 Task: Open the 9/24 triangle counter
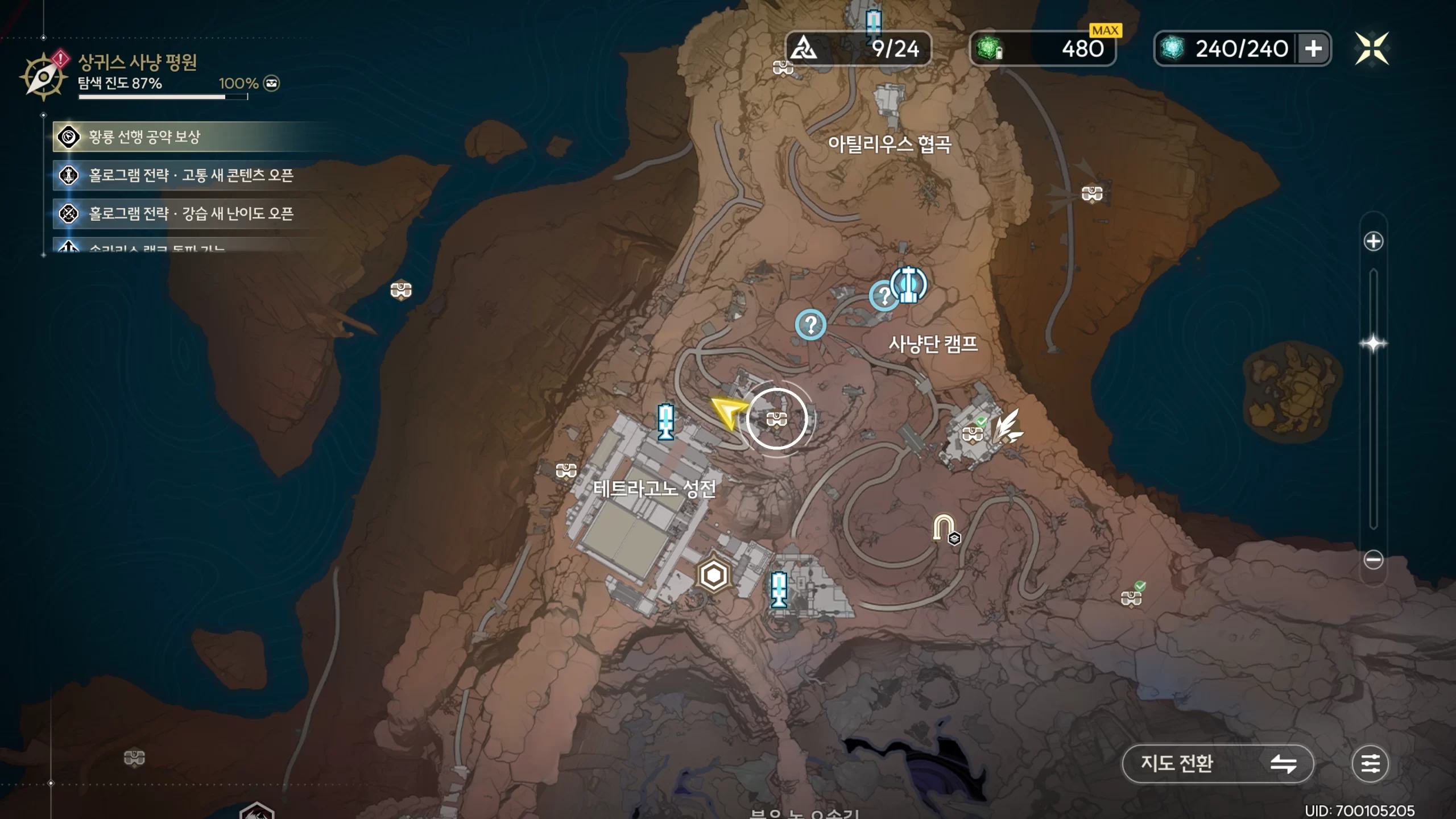tap(858, 49)
